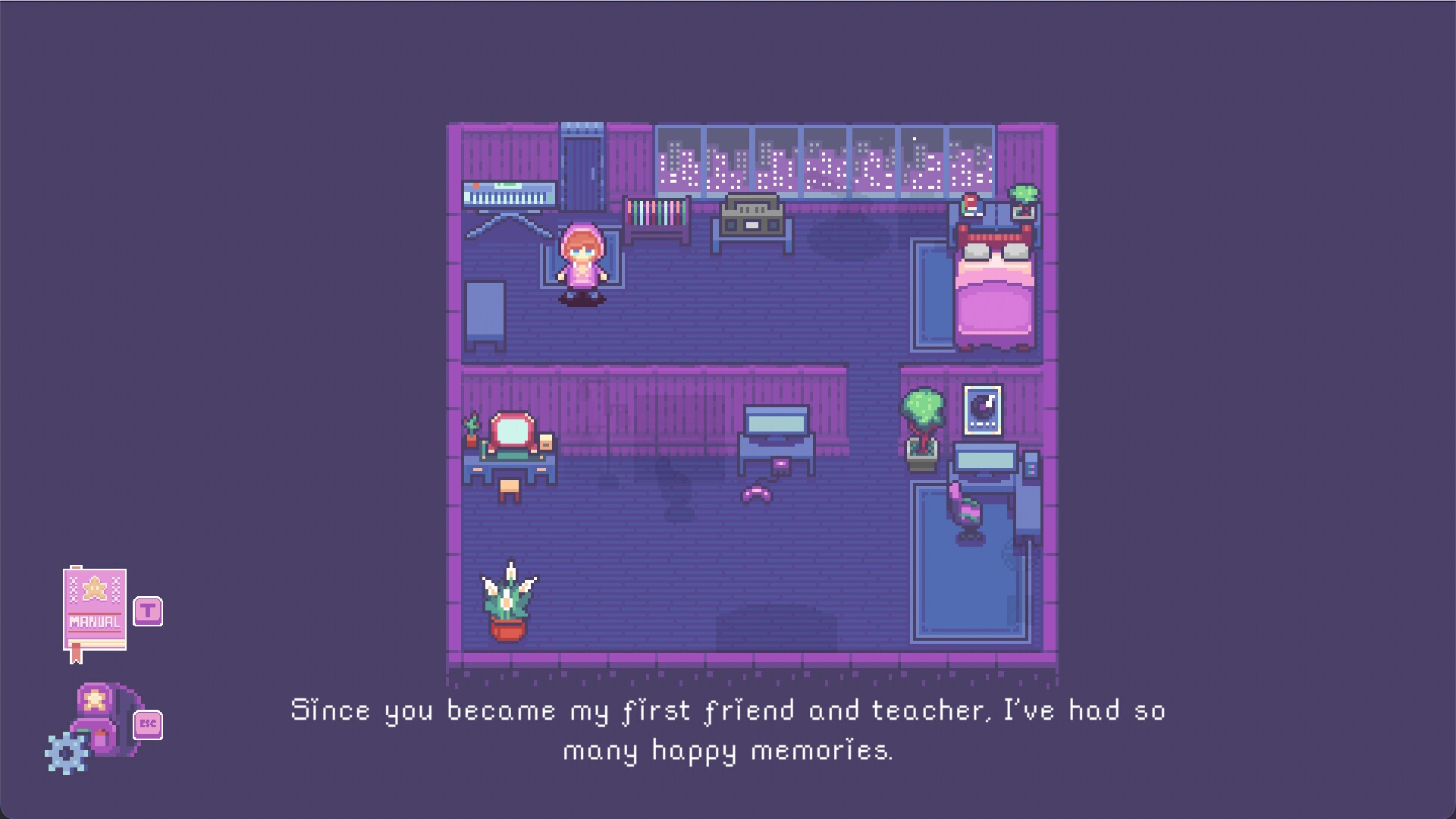Click the pink bed
Image resolution: width=1456 pixels, height=819 pixels.
click(x=995, y=288)
